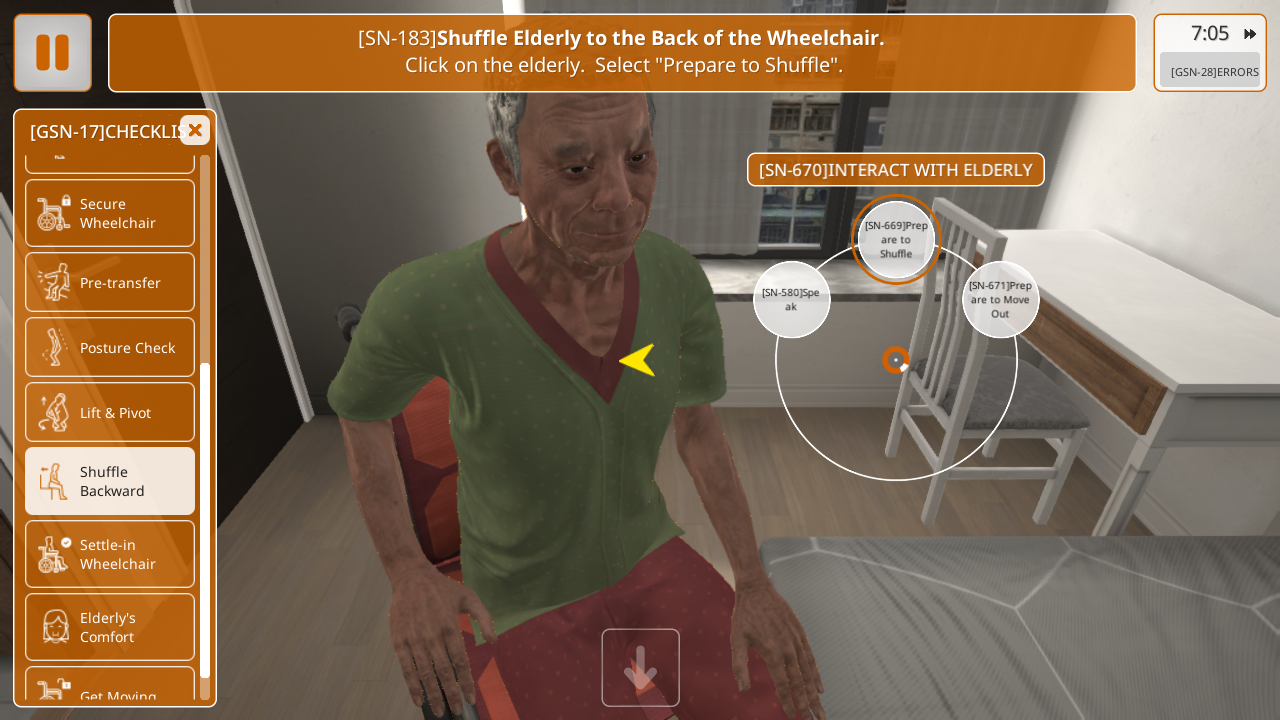
Task: Choose Prepare to Move Out option
Action: (x=1000, y=299)
